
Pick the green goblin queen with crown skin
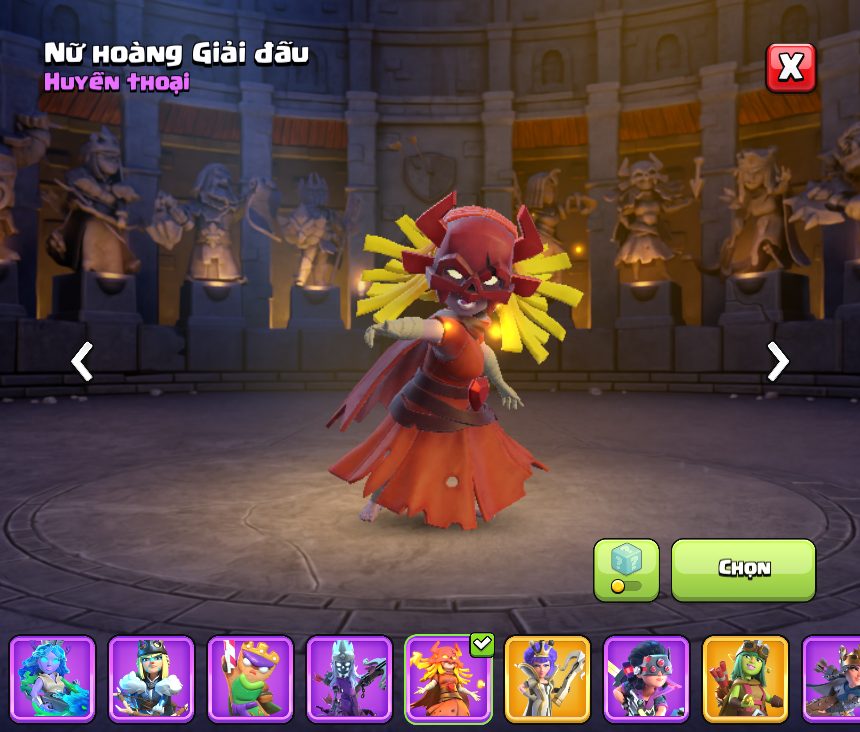[250, 679]
